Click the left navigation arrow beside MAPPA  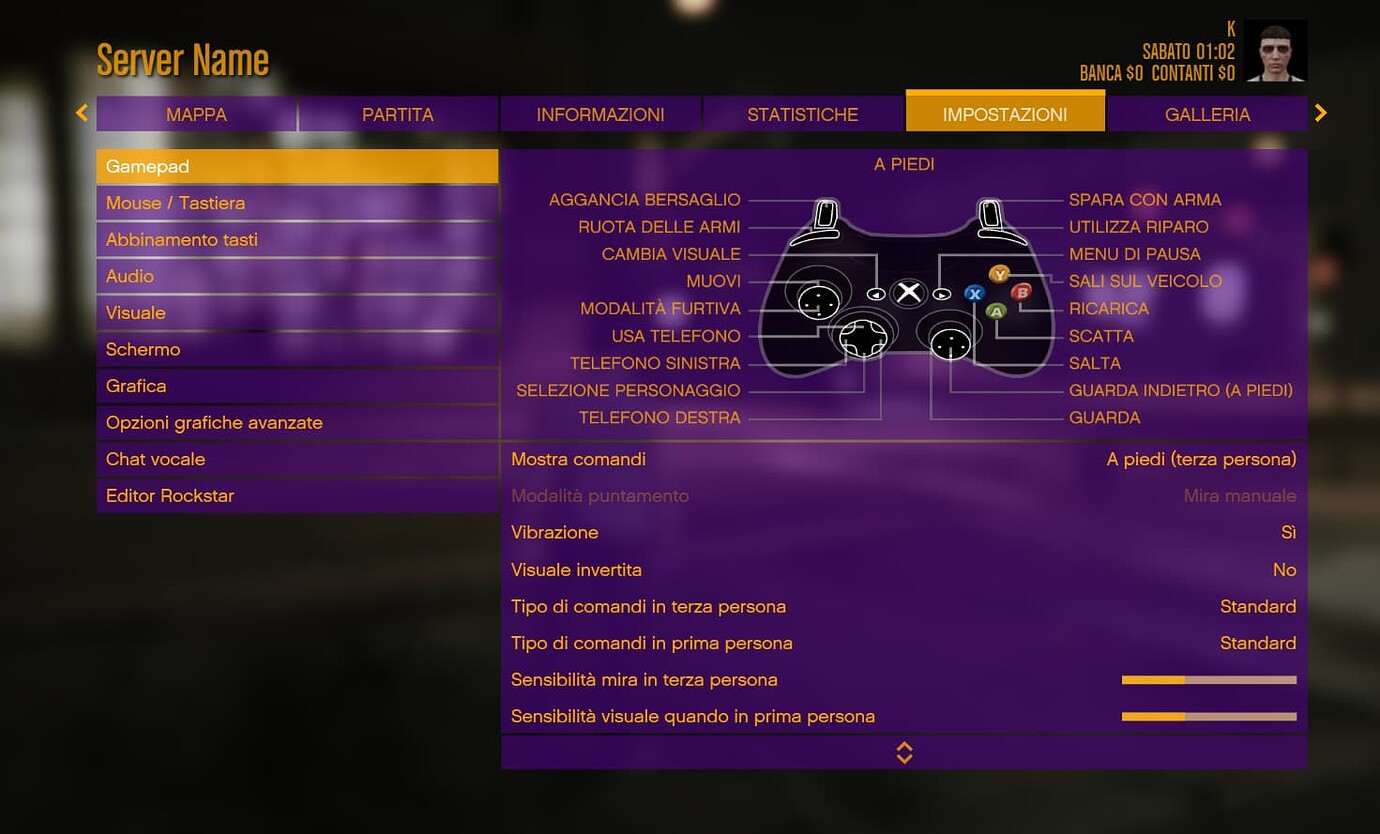(81, 113)
